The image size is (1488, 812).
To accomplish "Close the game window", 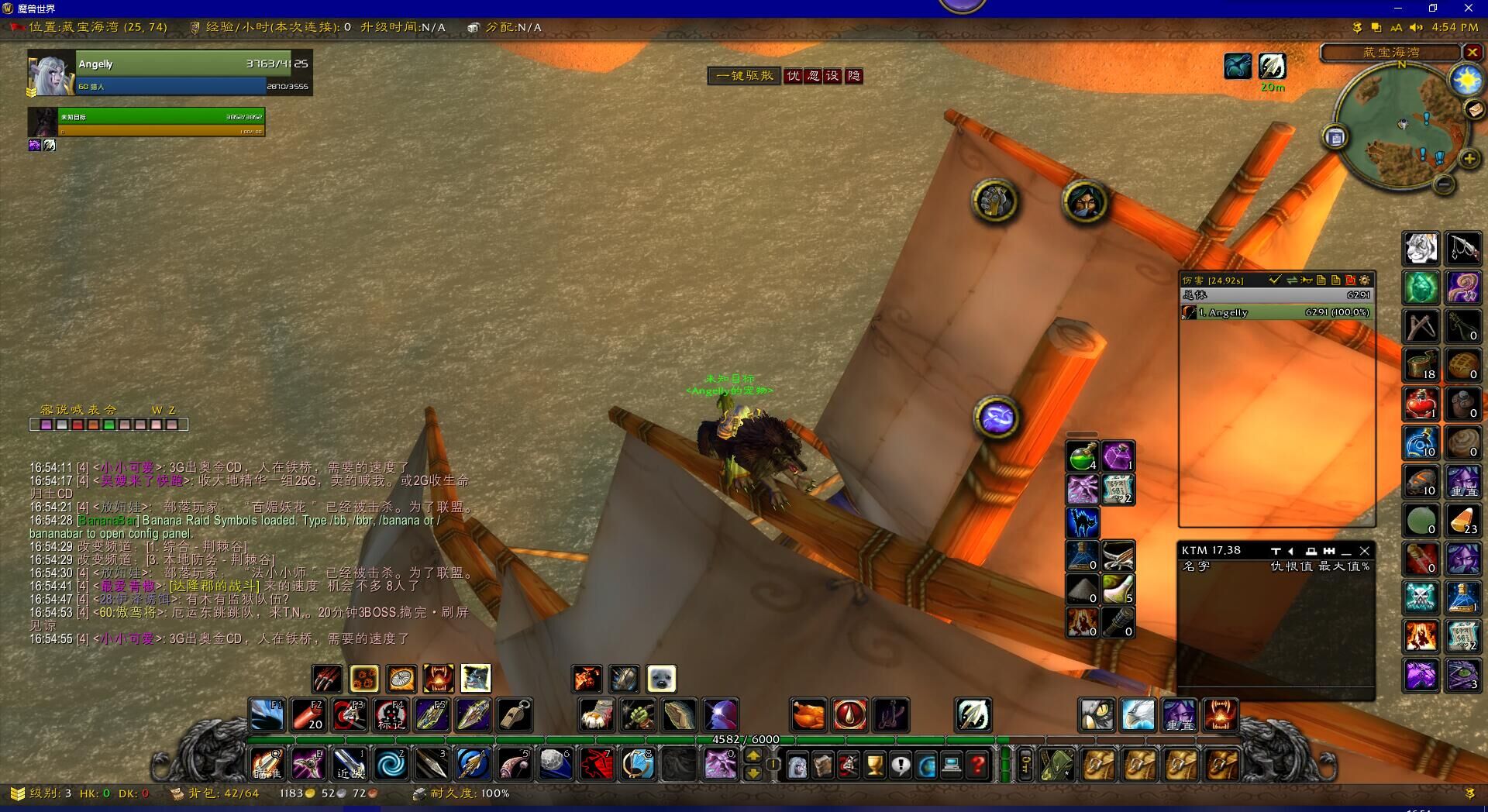I will pyautogui.click(x=1468, y=8).
